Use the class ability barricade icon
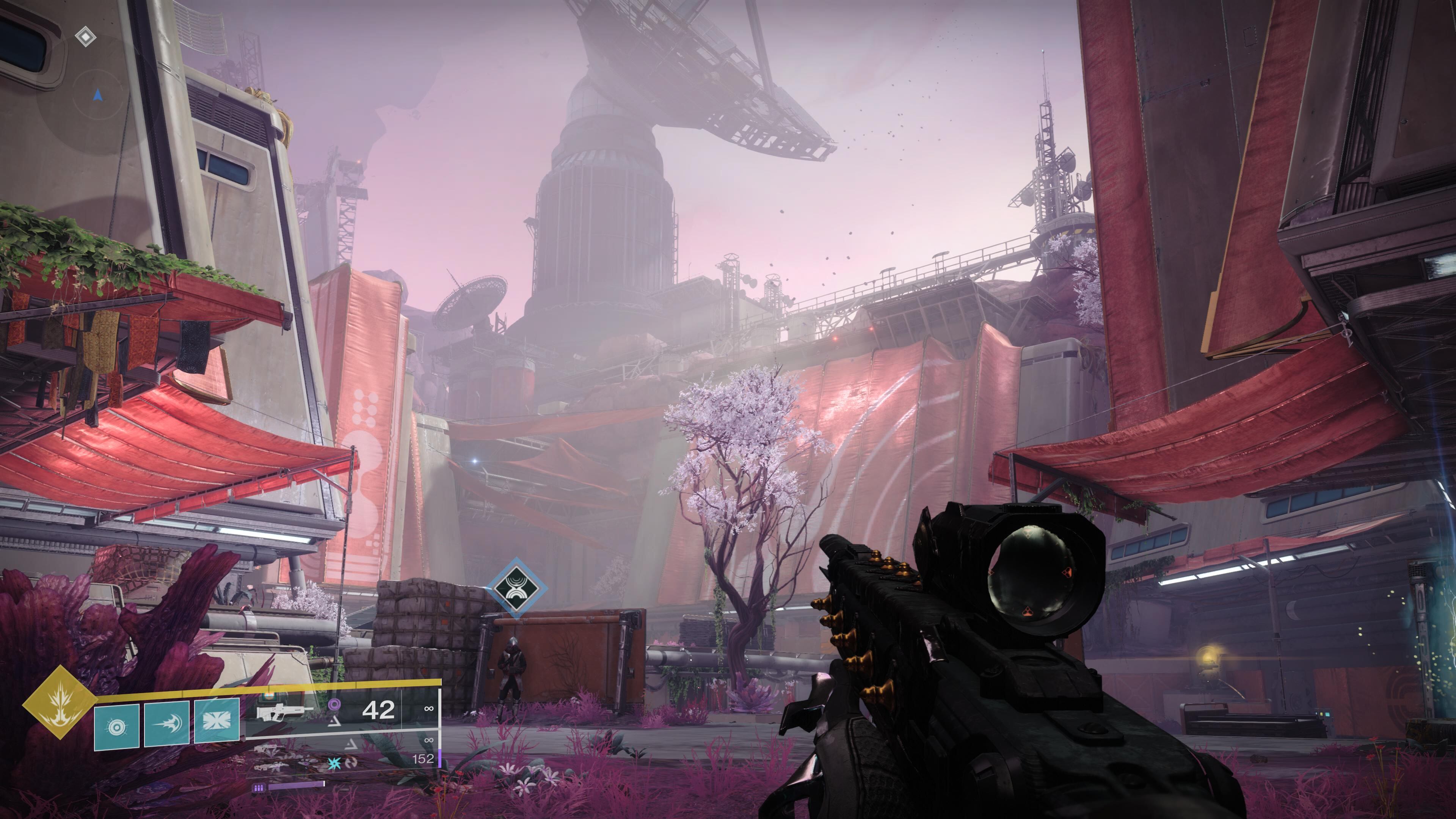1456x819 pixels. point(217,721)
